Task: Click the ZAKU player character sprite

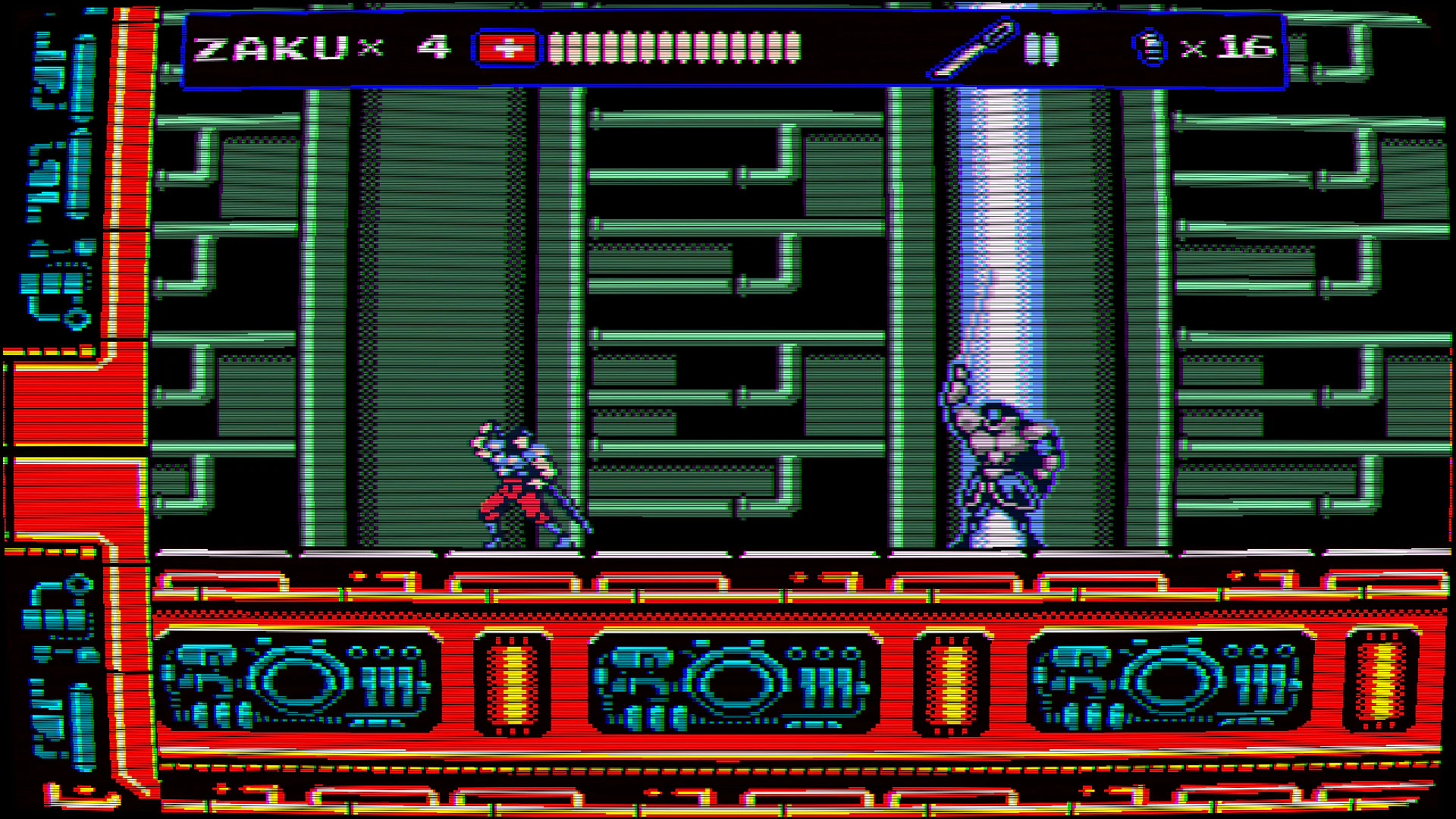Action: (523, 485)
